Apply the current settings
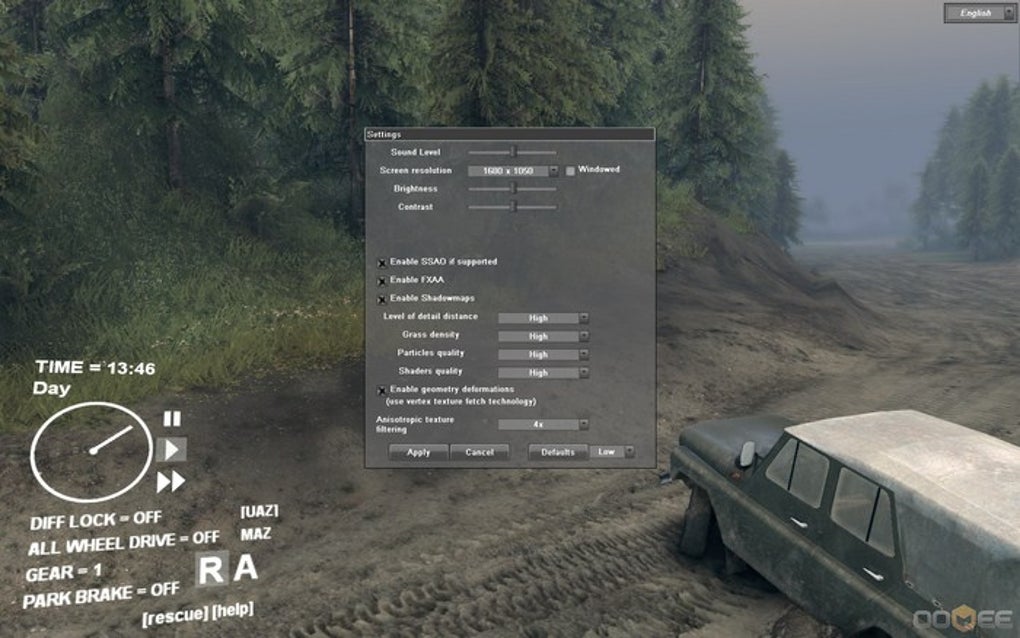 [x=419, y=452]
